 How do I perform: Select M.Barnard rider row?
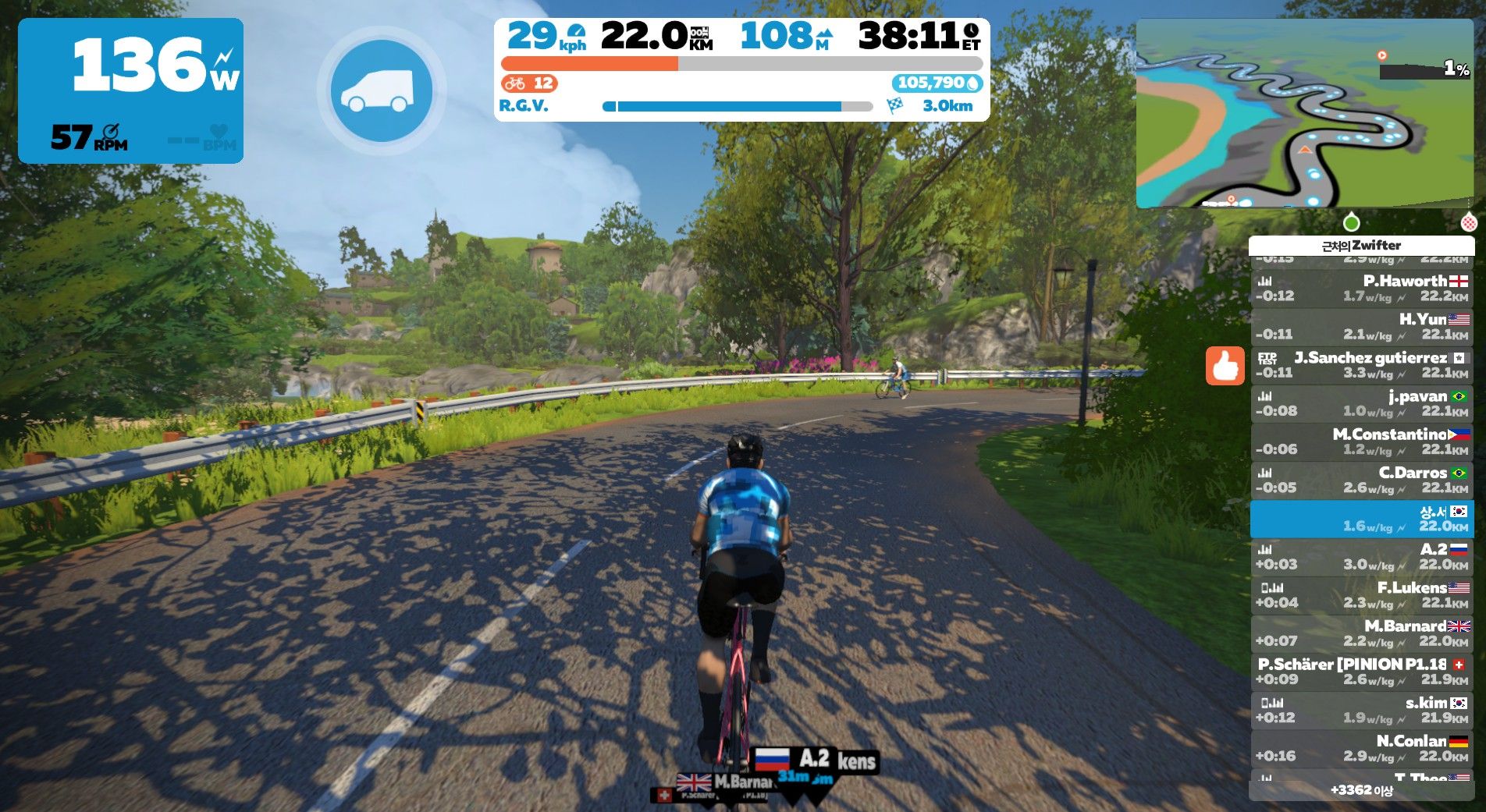1361,633
